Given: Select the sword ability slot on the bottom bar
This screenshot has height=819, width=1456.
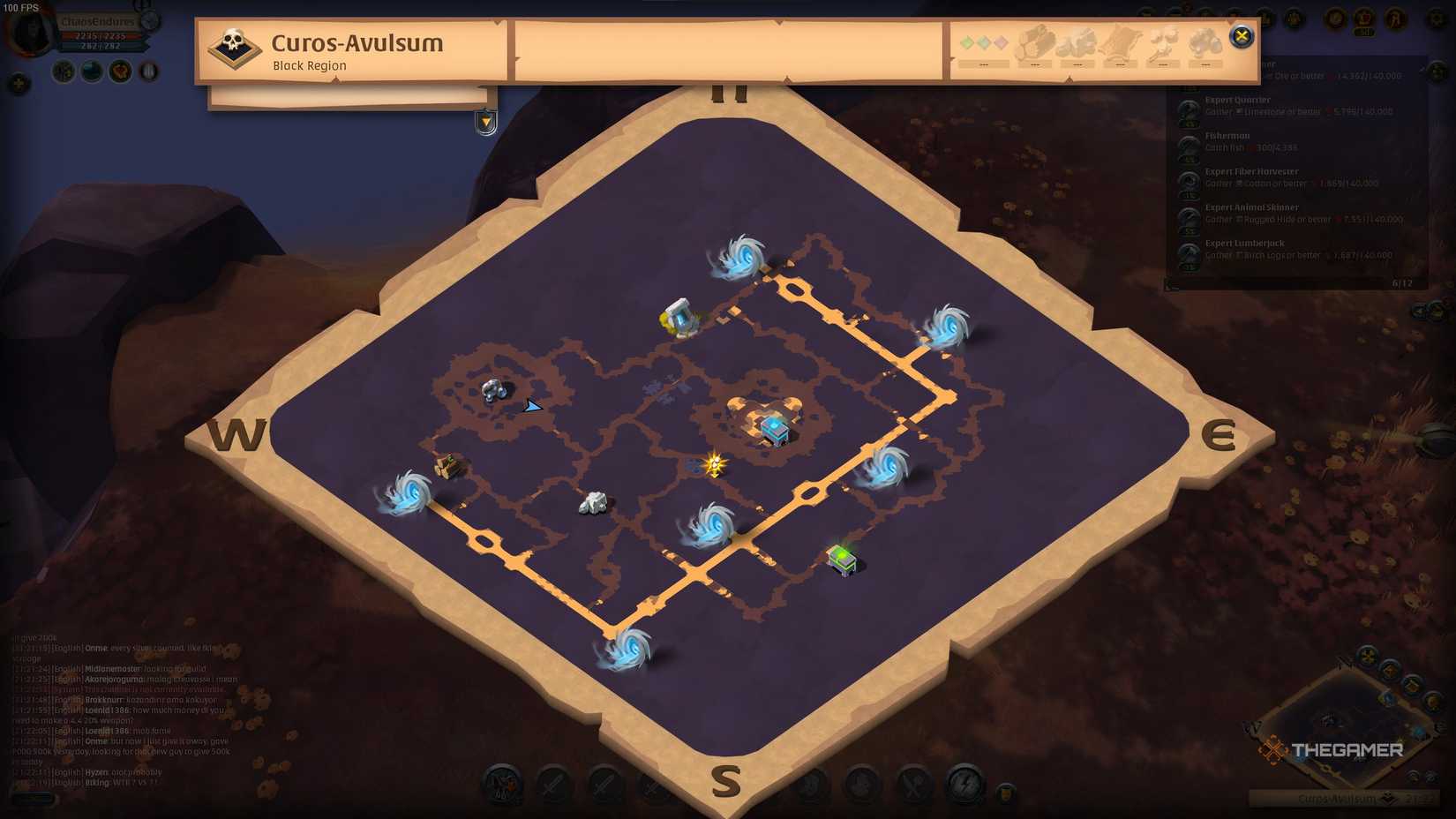Looking at the screenshot, I should pos(552,784).
